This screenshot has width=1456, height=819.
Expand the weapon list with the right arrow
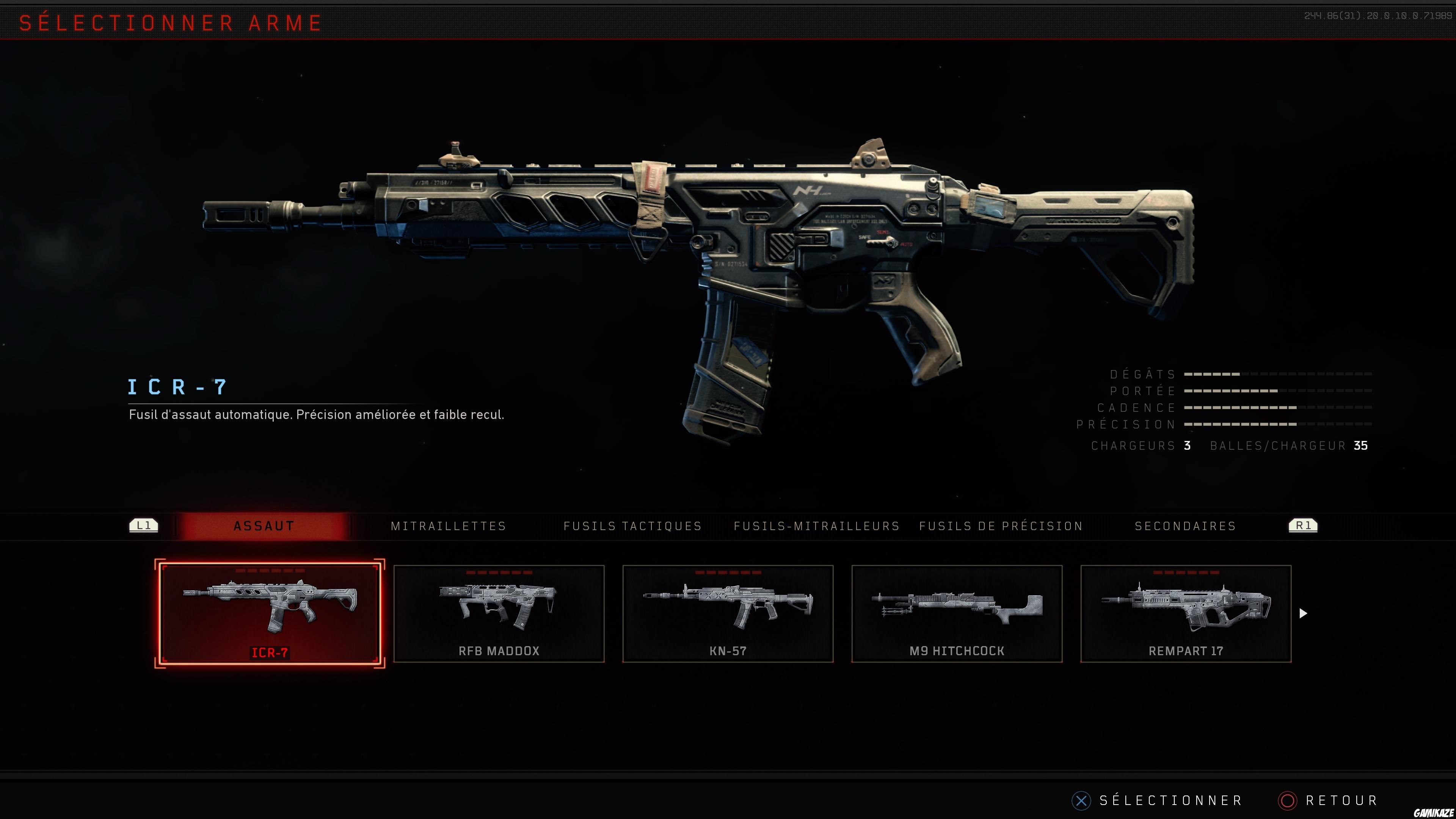1304,613
